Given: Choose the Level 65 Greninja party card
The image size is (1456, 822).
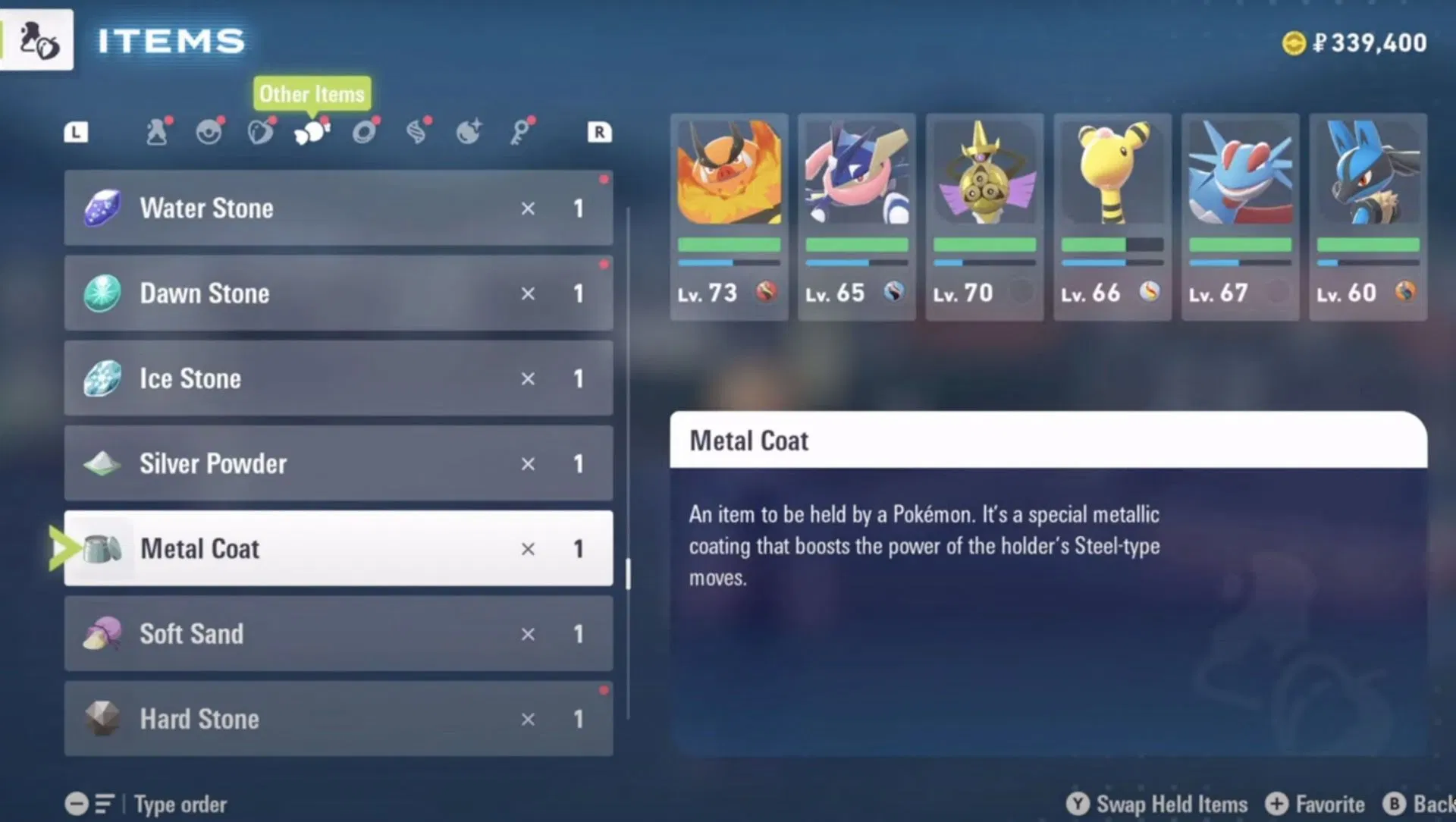Looking at the screenshot, I should coord(856,216).
